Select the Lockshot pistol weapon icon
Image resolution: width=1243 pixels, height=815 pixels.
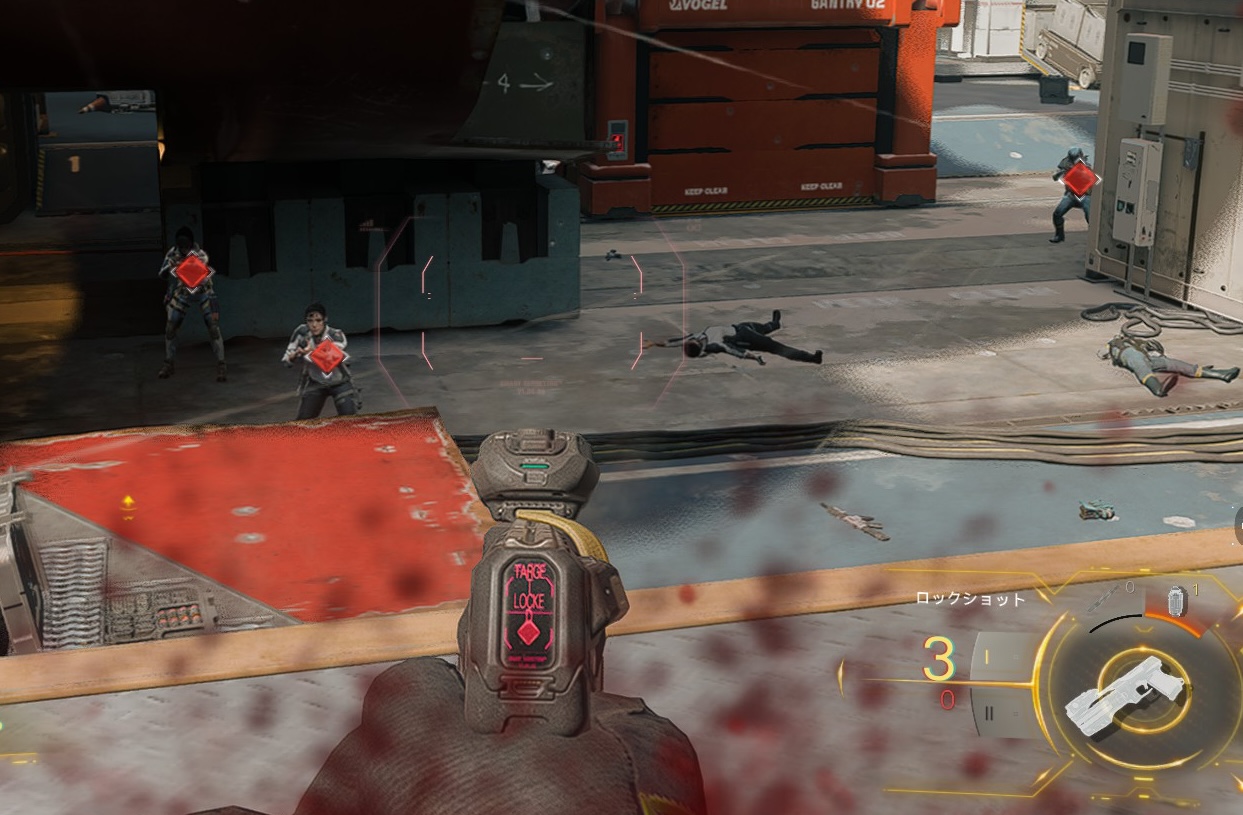coord(1123,694)
